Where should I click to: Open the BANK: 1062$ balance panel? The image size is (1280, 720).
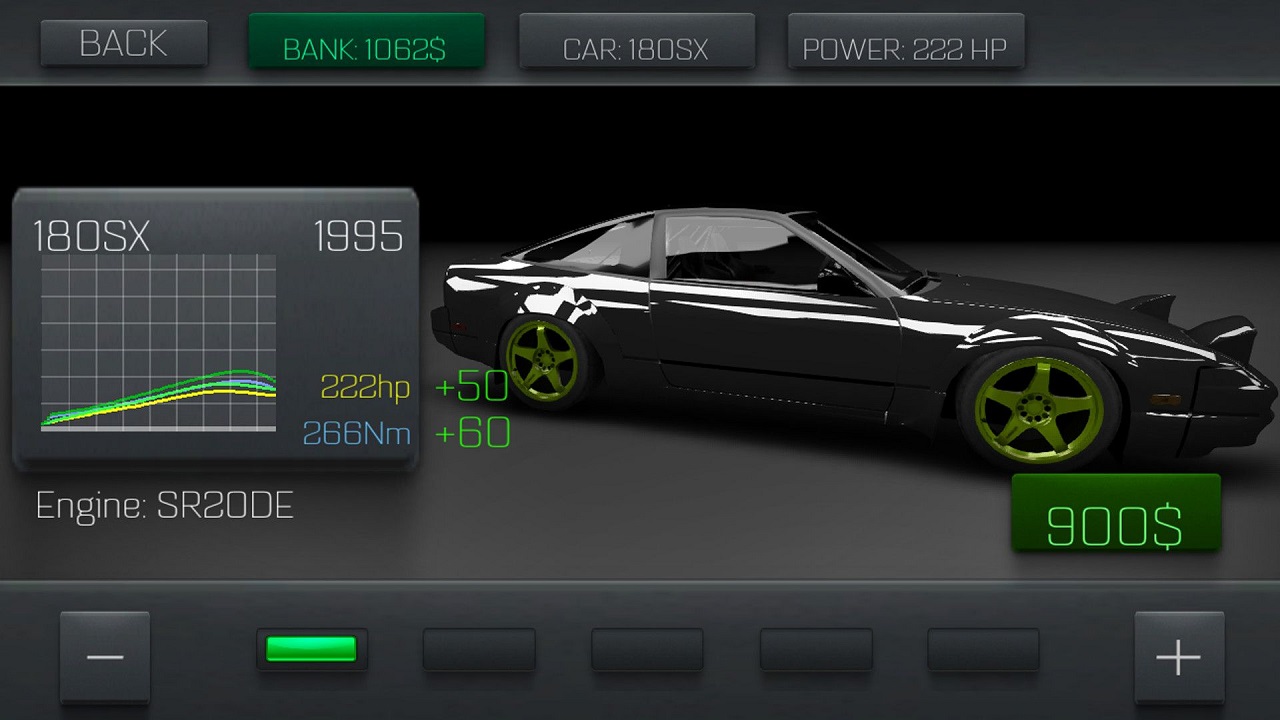pos(366,42)
